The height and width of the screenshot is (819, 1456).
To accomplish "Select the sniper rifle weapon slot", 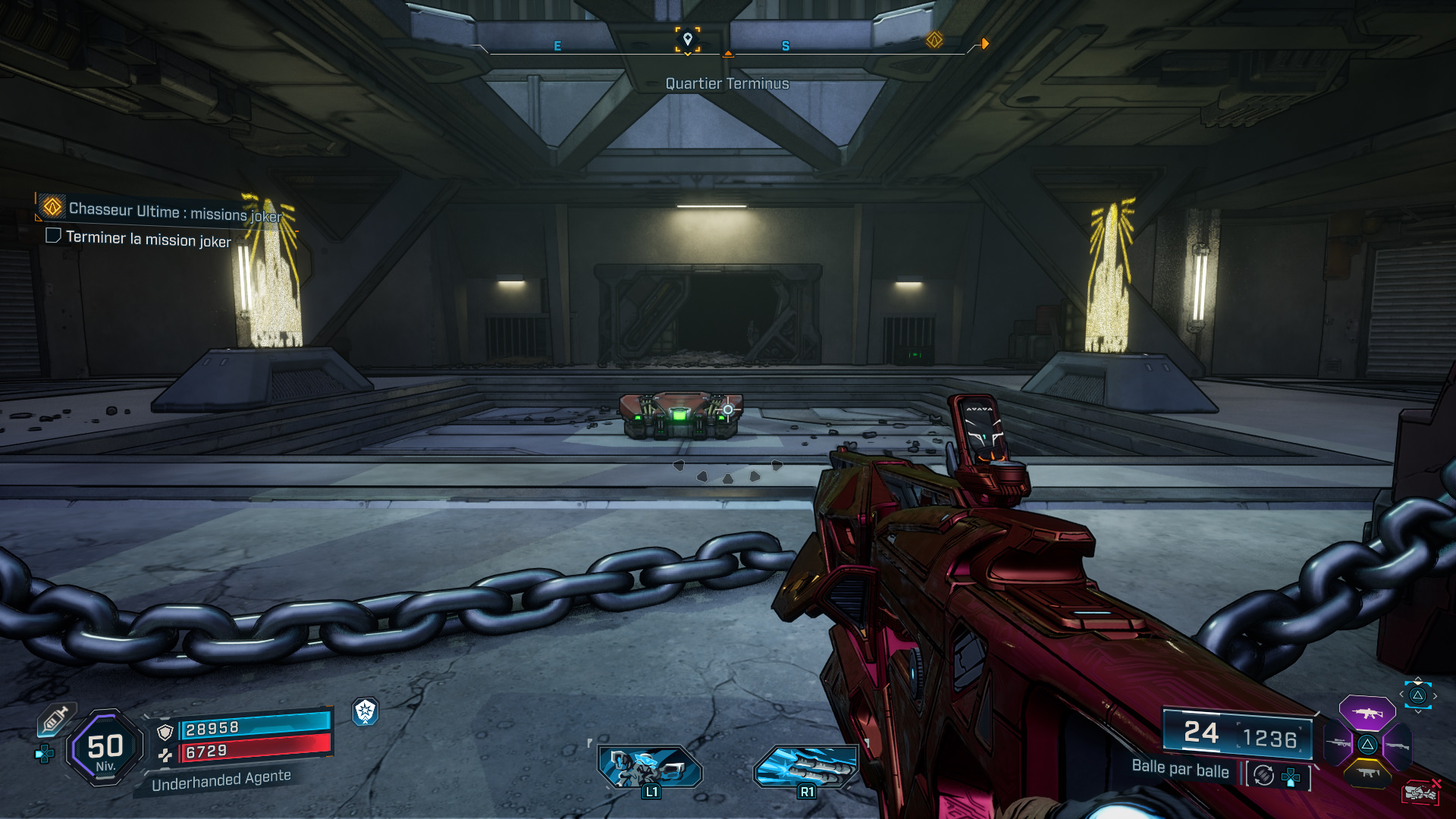I will tap(1336, 743).
